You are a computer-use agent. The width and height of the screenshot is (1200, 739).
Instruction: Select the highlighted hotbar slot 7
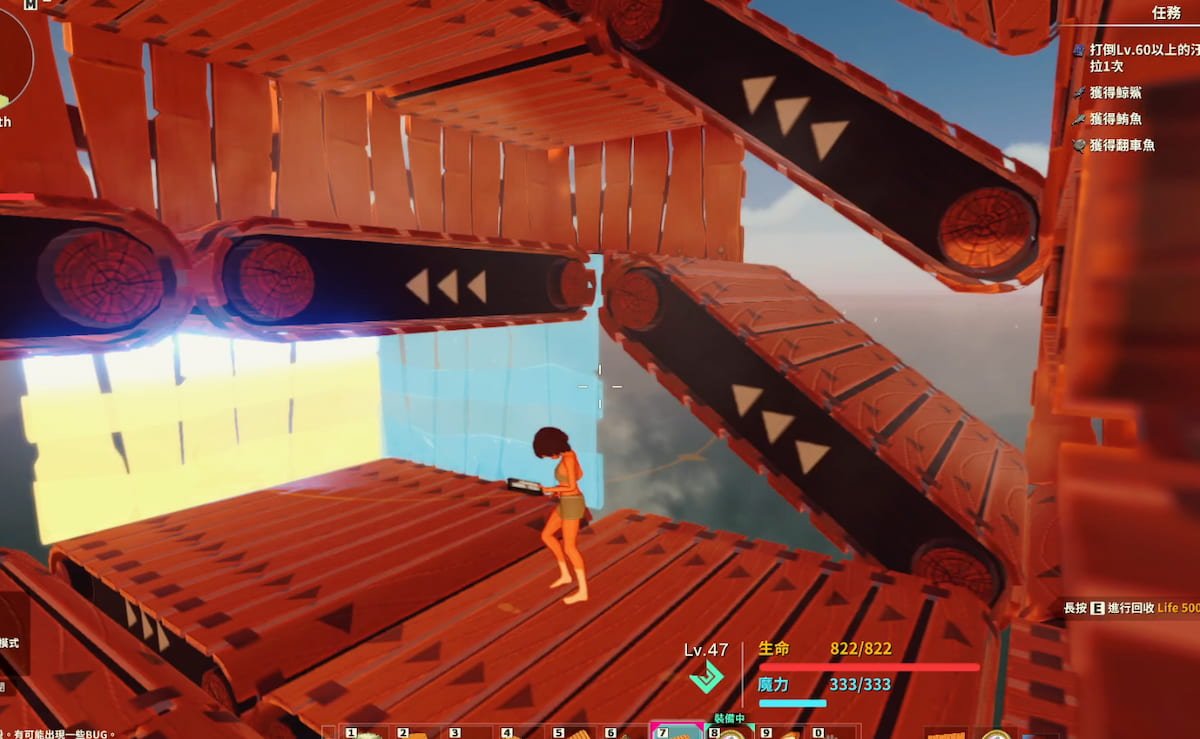click(677, 732)
